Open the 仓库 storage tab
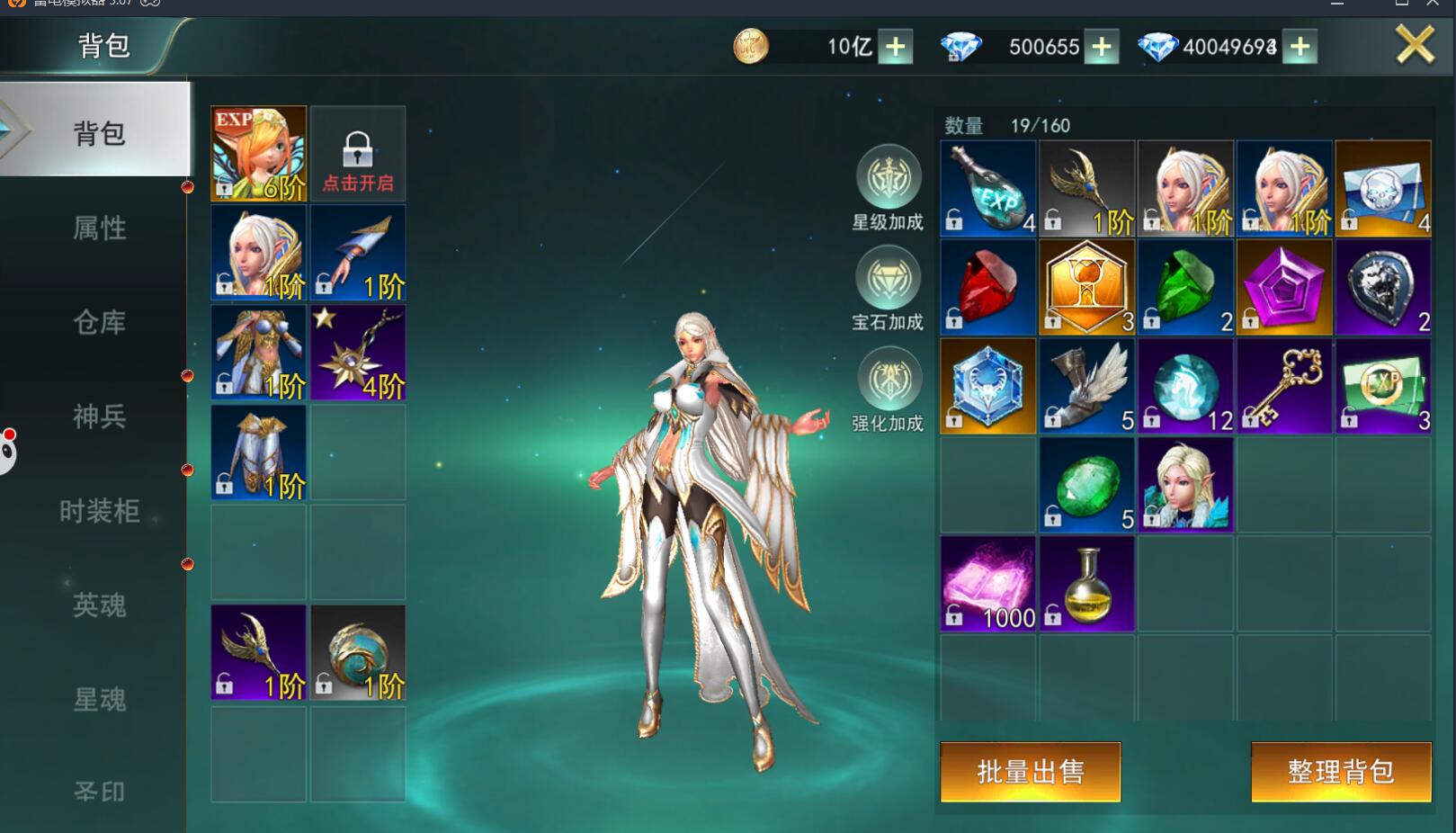Screen dimensions: 1456x833 coord(99,322)
